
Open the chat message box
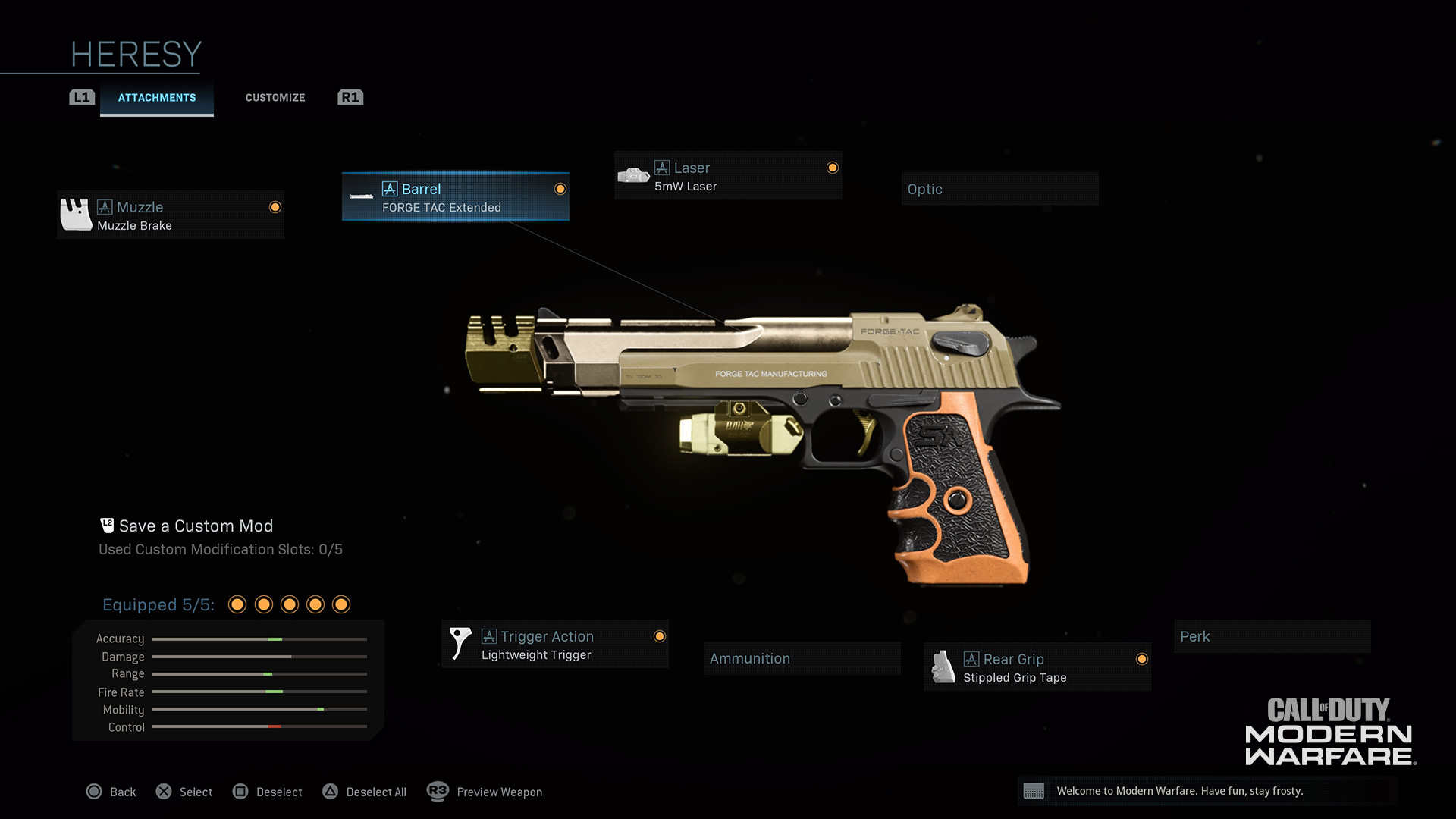(1207, 791)
